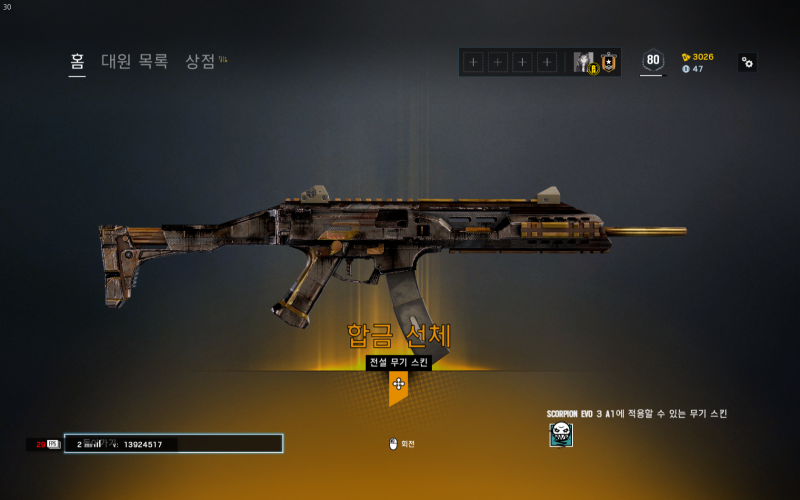
Task: Open the 대원 목록 (Operators) tab
Action: point(134,61)
